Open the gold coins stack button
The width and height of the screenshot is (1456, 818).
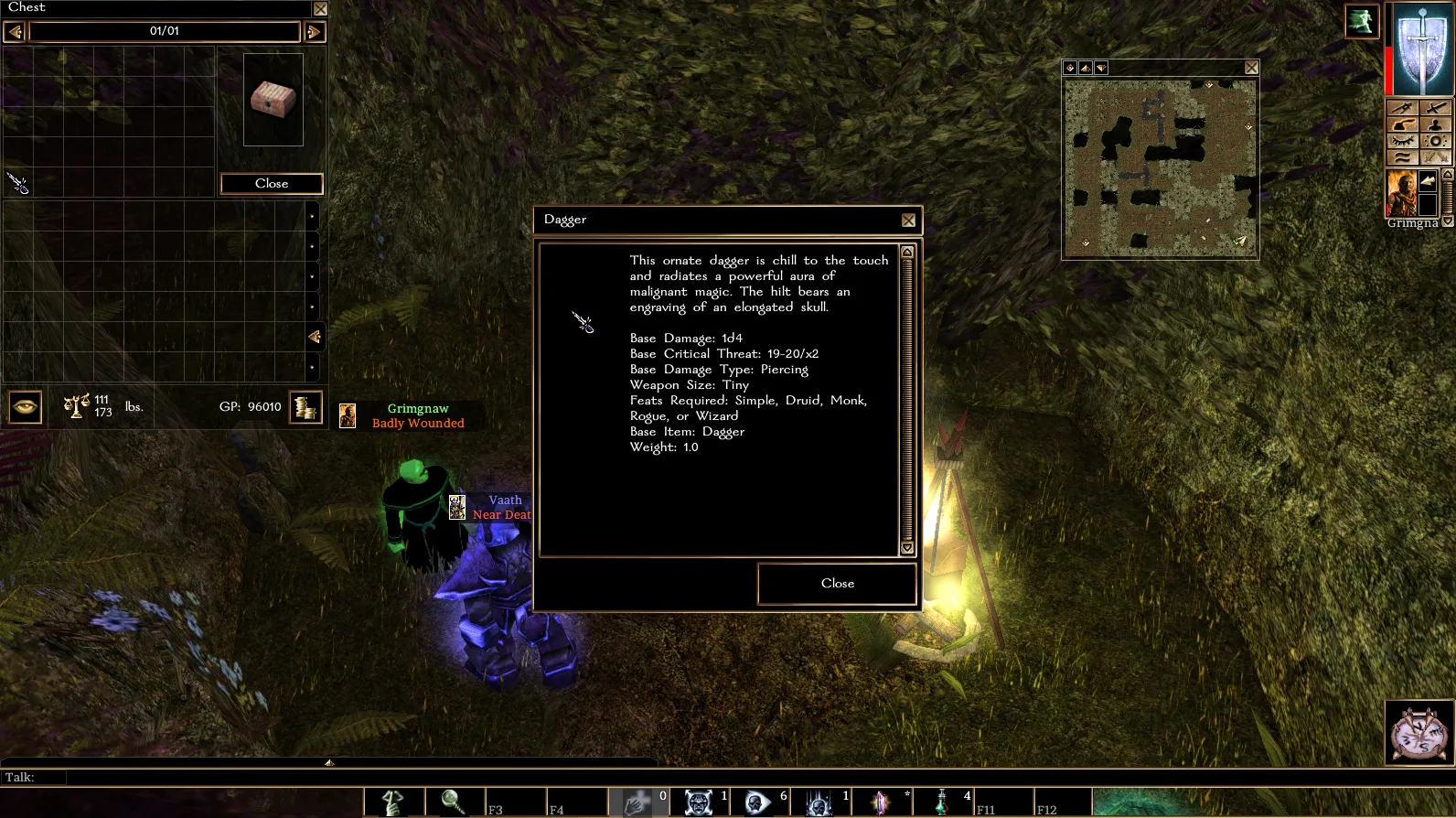click(305, 407)
